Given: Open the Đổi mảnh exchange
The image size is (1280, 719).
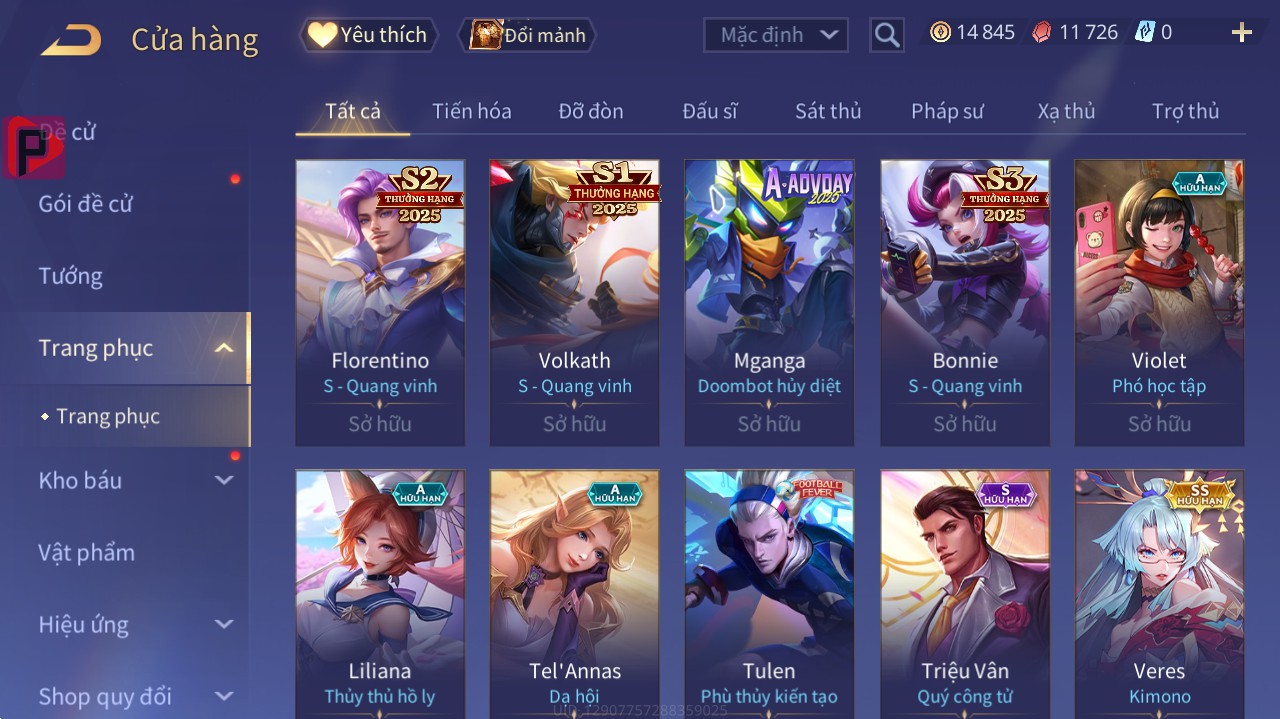Looking at the screenshot, I should click(527, 35).
